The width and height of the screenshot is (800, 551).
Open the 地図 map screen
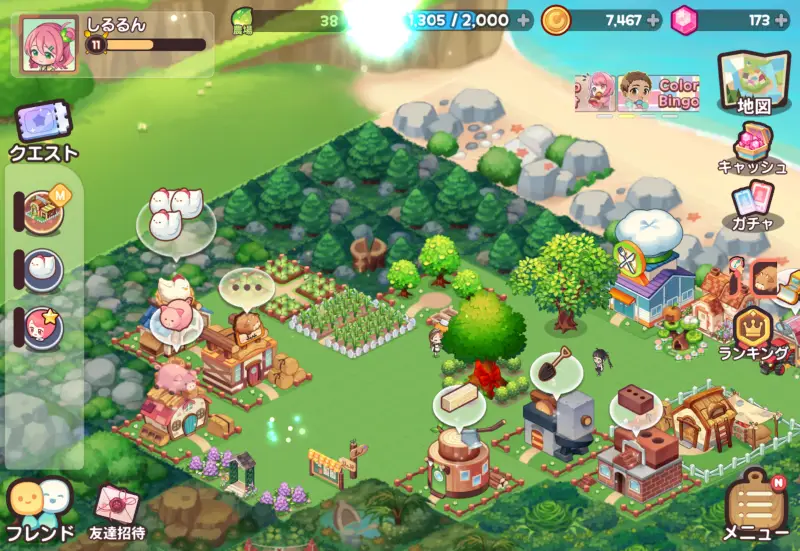coord(753,80)
